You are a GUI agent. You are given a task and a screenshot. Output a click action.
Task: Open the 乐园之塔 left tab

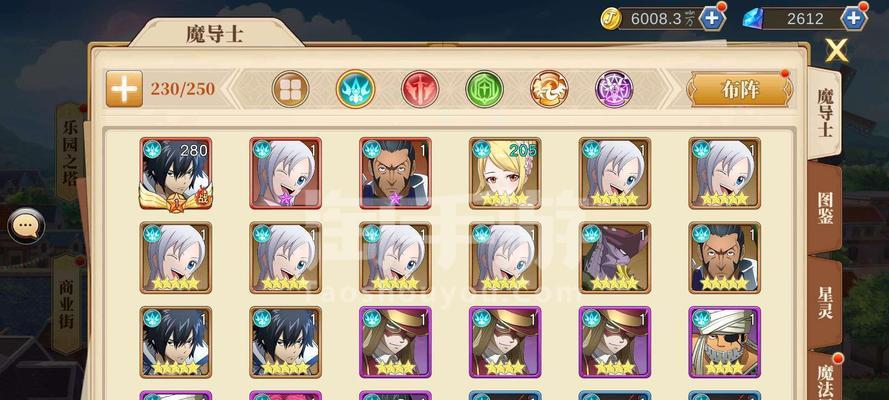click(x=70, y=150)
